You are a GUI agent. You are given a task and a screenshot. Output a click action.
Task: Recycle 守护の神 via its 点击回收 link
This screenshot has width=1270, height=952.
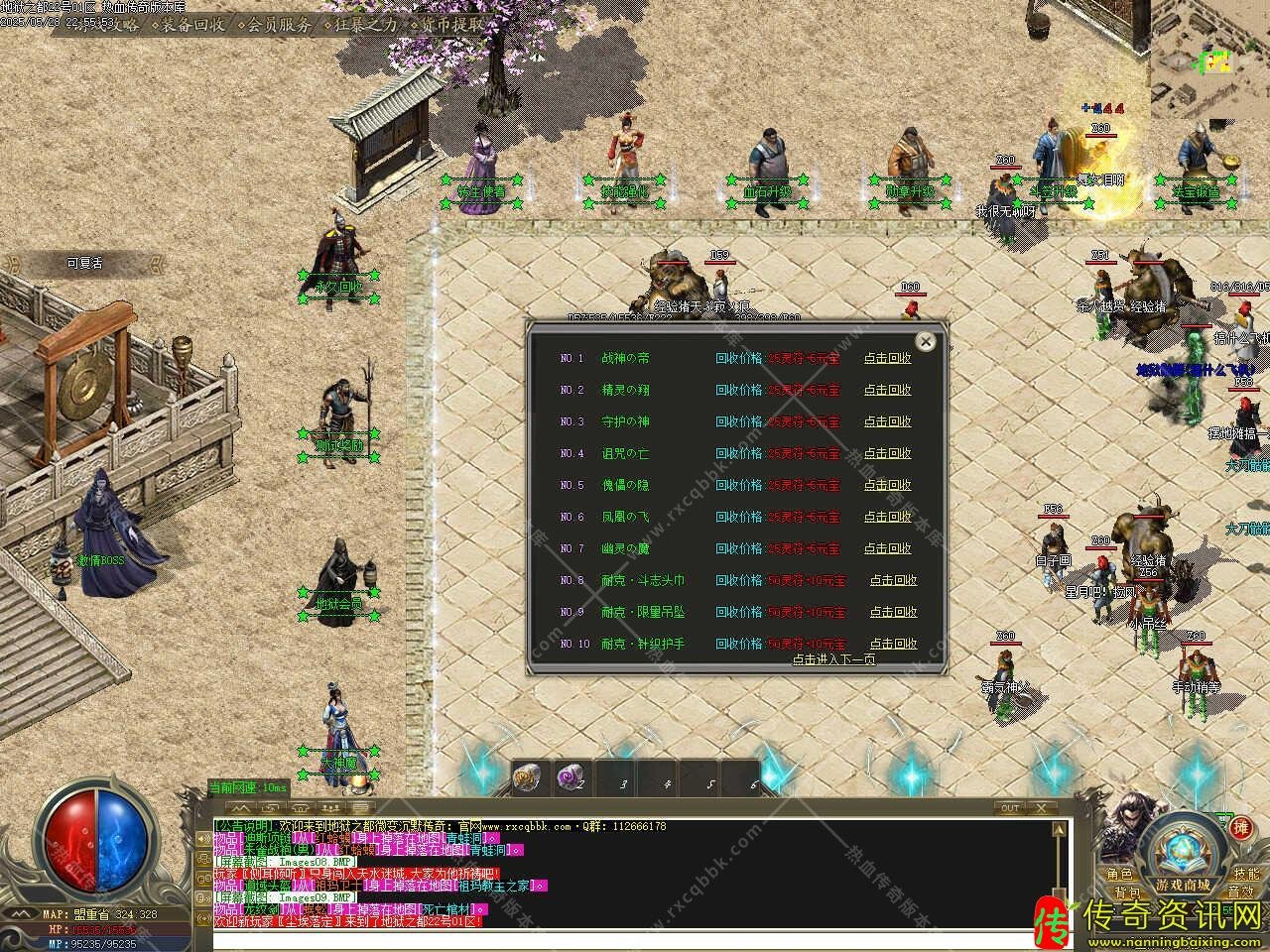click(887, 421)
